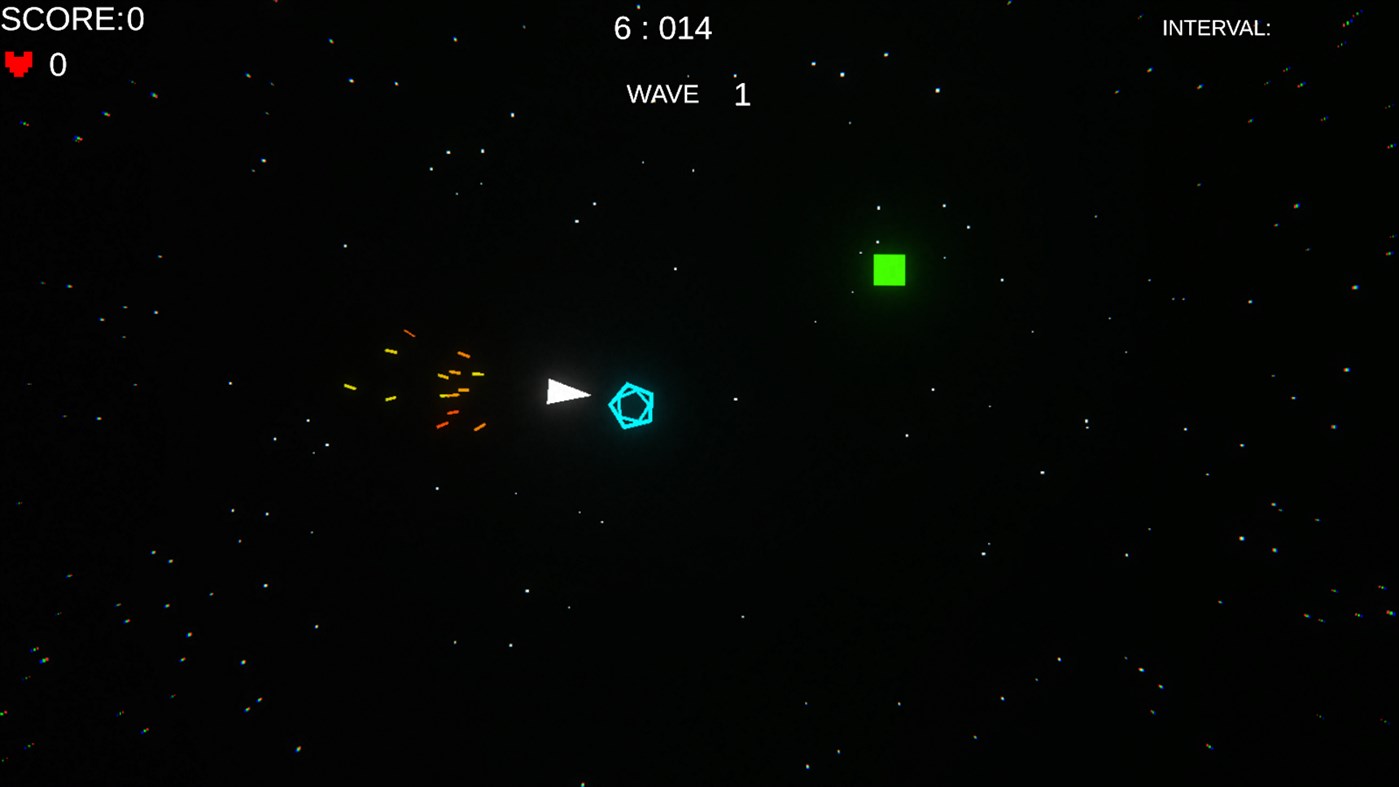Select the SCORE label in top left
The height and width of the screenshot is (787, 1399).
point(60,18)
